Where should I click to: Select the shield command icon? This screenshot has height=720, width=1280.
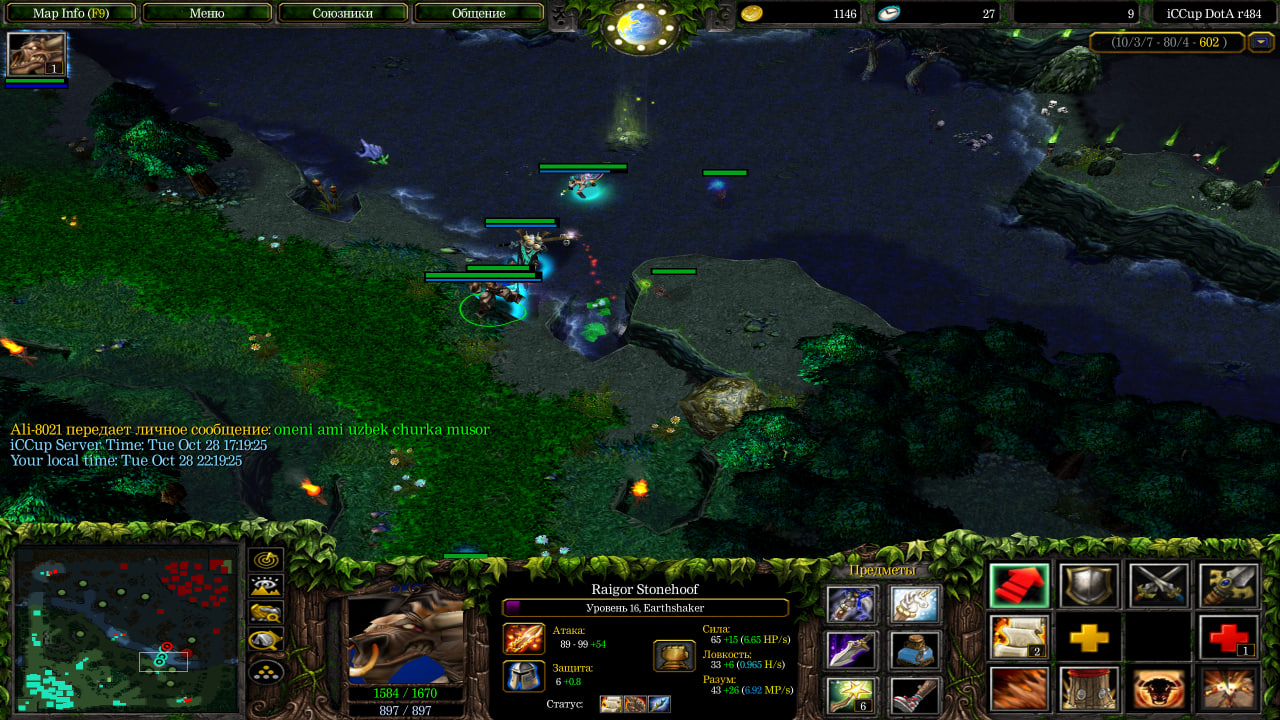[1089, 586]
